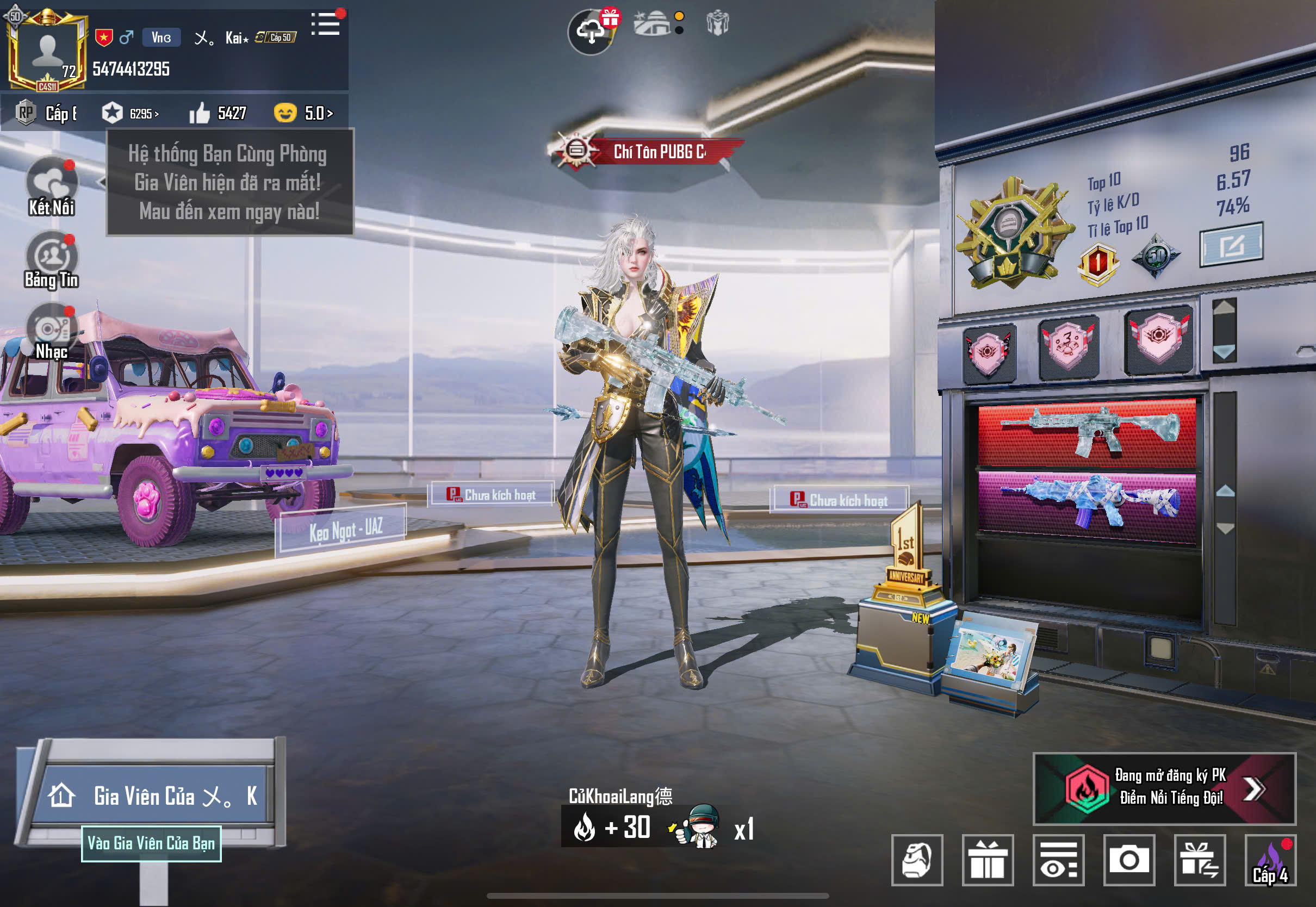Viewport: 1316px width, 907px height.
Task: Open the gift box button
Action: point(988,860)
